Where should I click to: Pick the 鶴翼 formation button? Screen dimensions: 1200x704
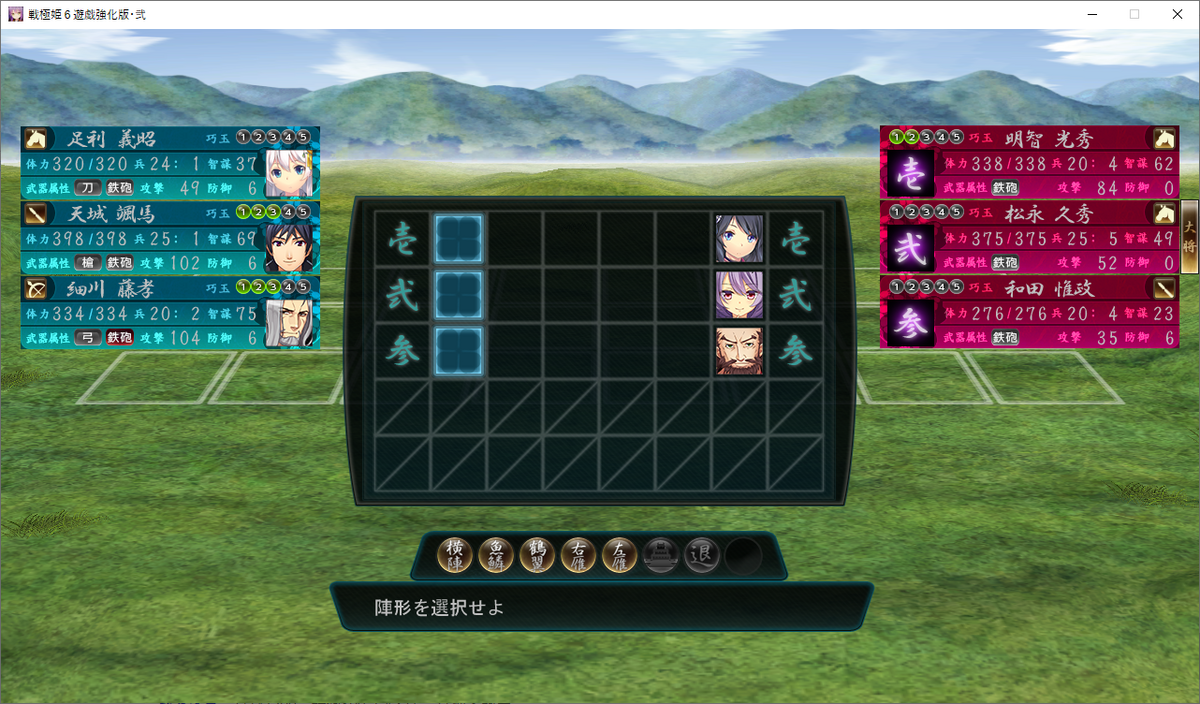click(539, 555)
